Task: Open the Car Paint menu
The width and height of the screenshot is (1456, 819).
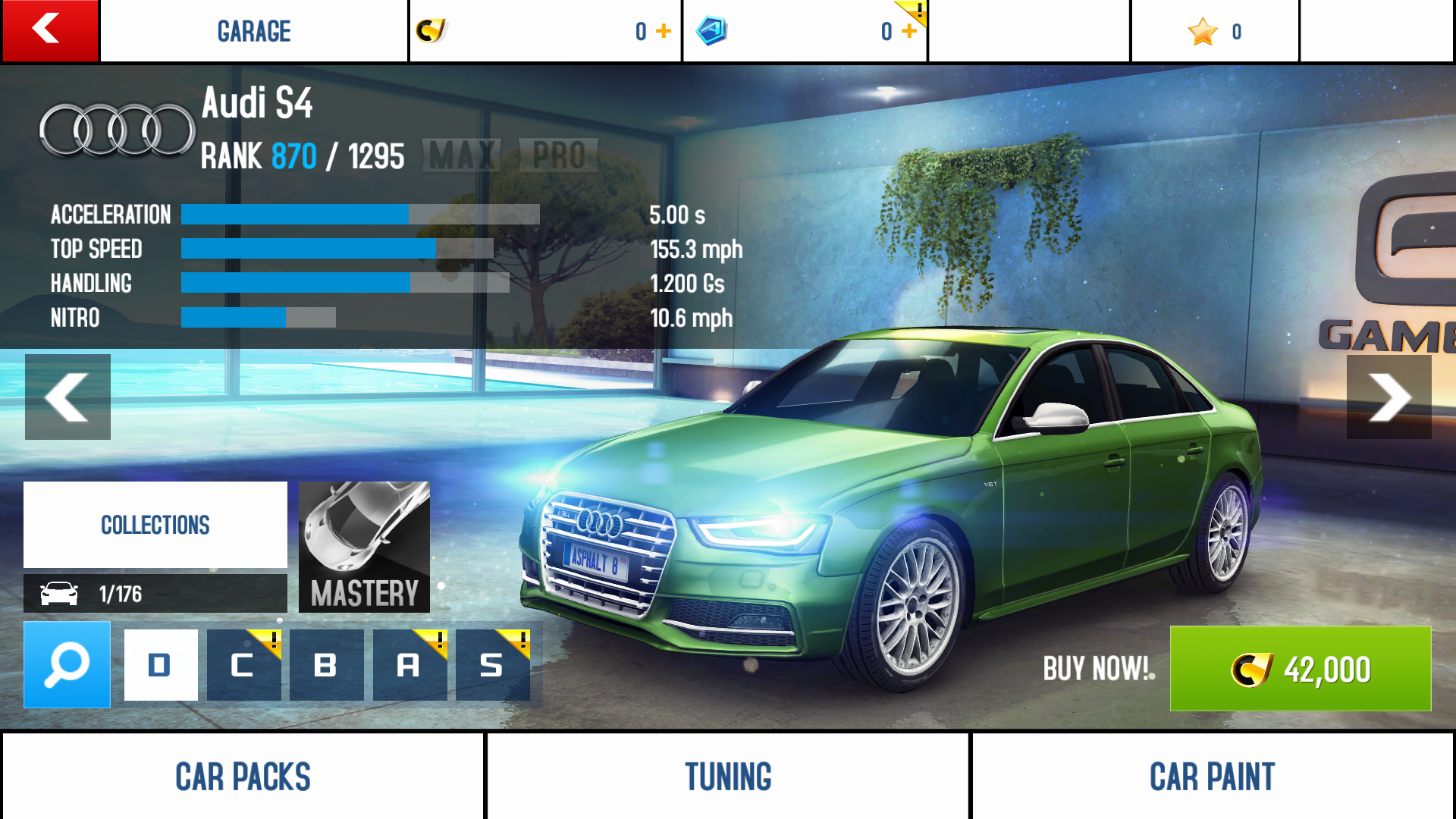Action: (1212, 776)
